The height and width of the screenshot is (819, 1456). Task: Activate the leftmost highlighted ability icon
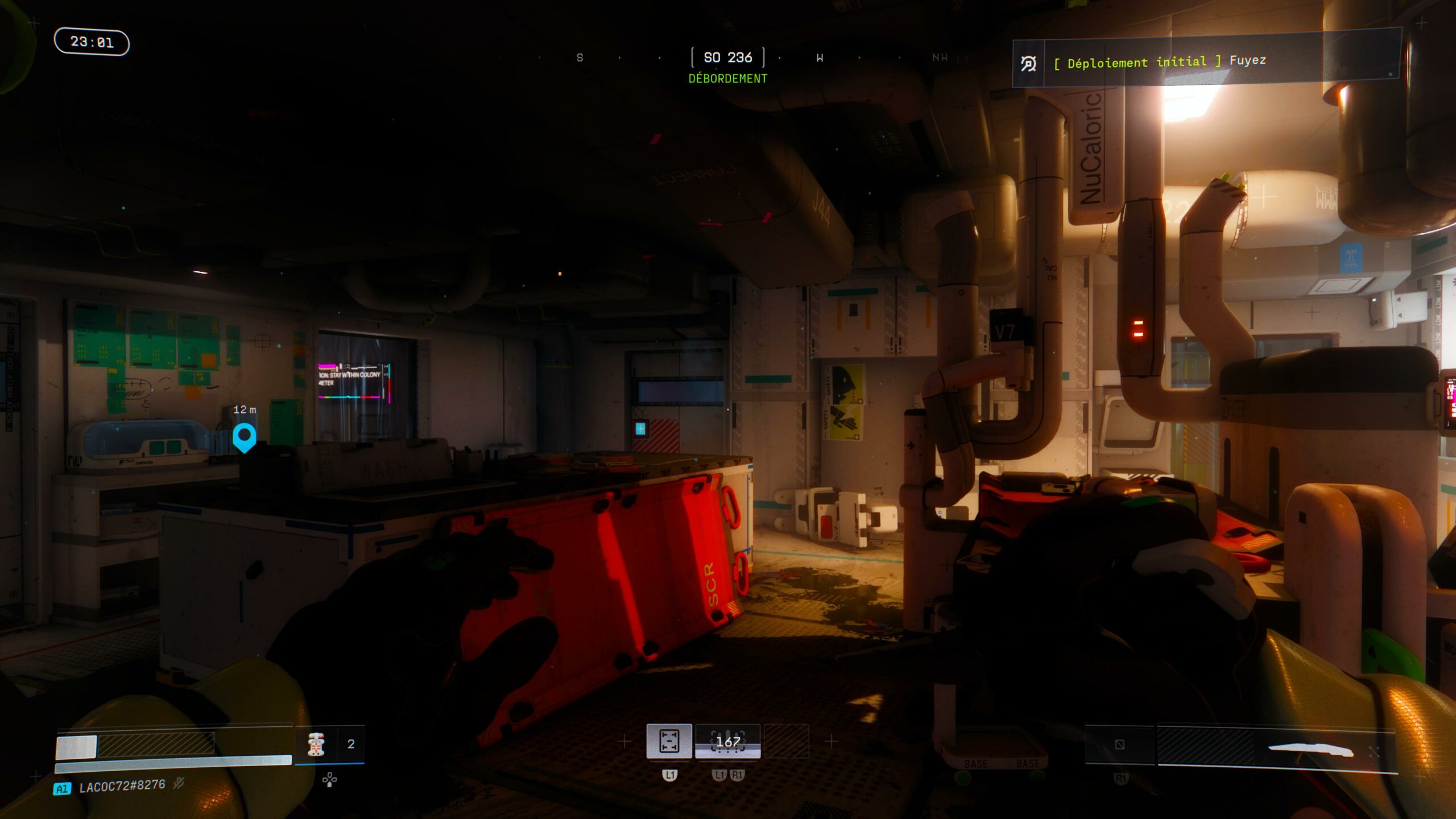[669, 741]
